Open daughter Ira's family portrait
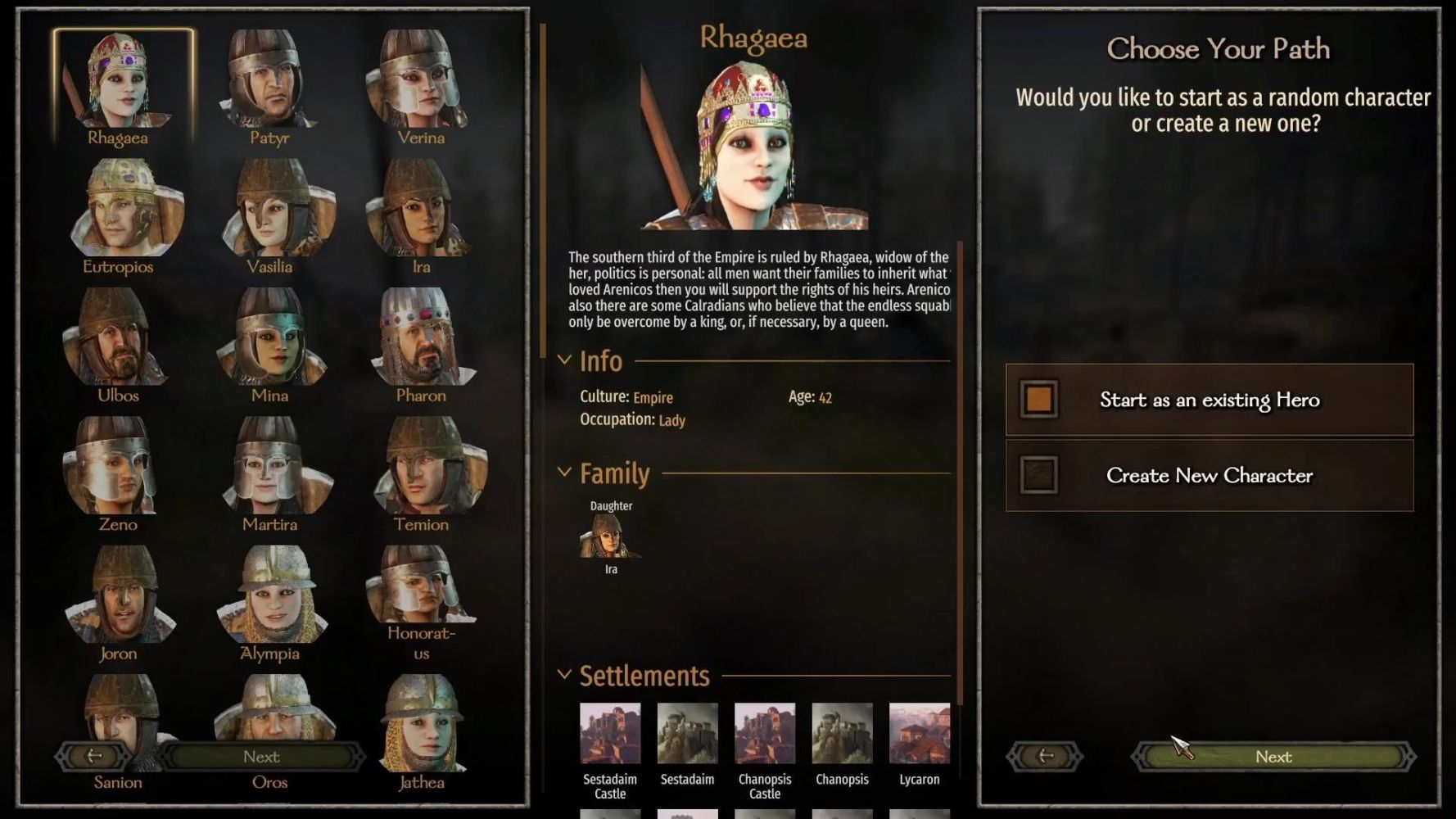The width and height of the screenshot is (1456, 819). (610, 537)
